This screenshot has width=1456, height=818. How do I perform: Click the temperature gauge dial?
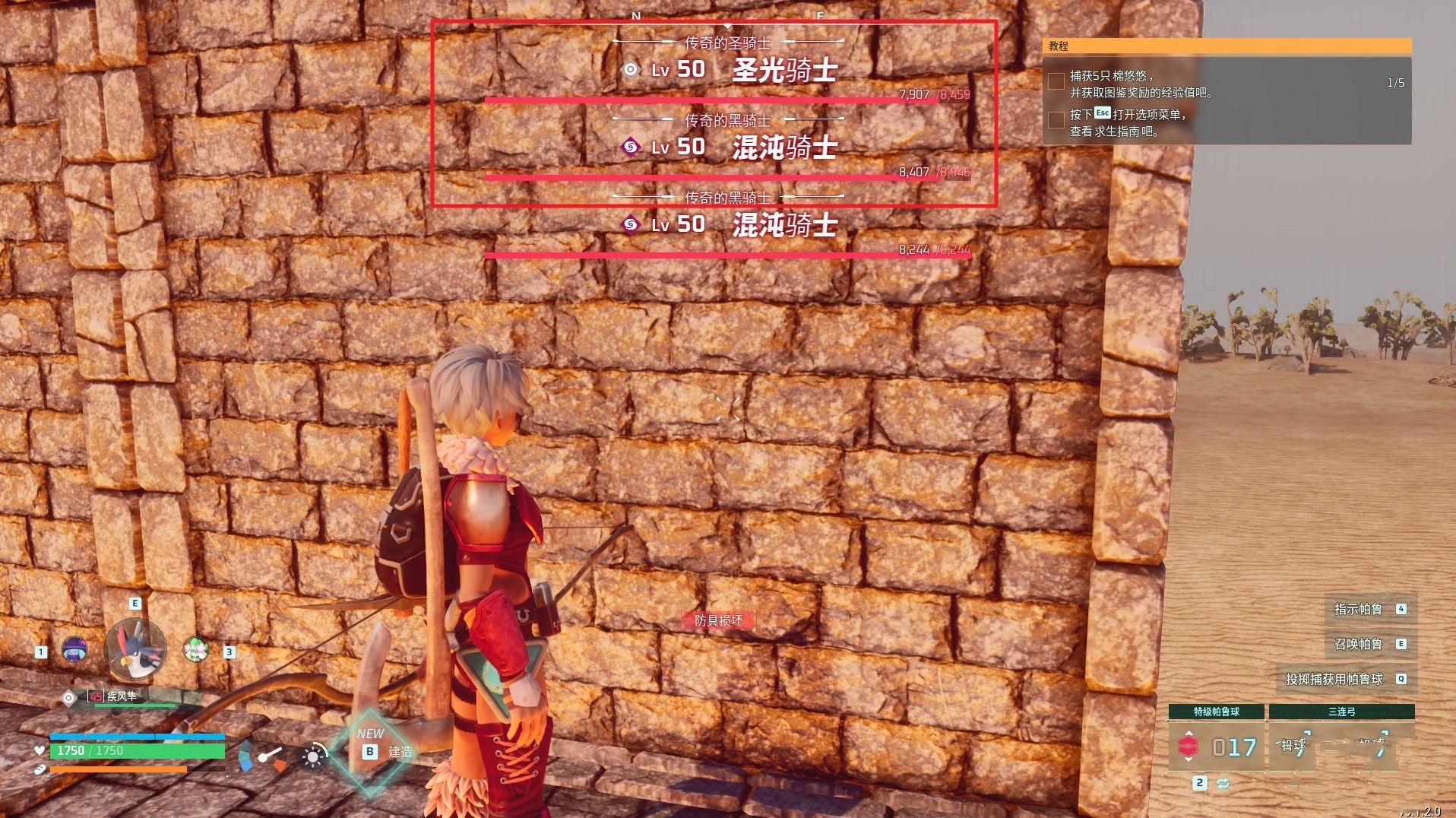coord(263,756)
